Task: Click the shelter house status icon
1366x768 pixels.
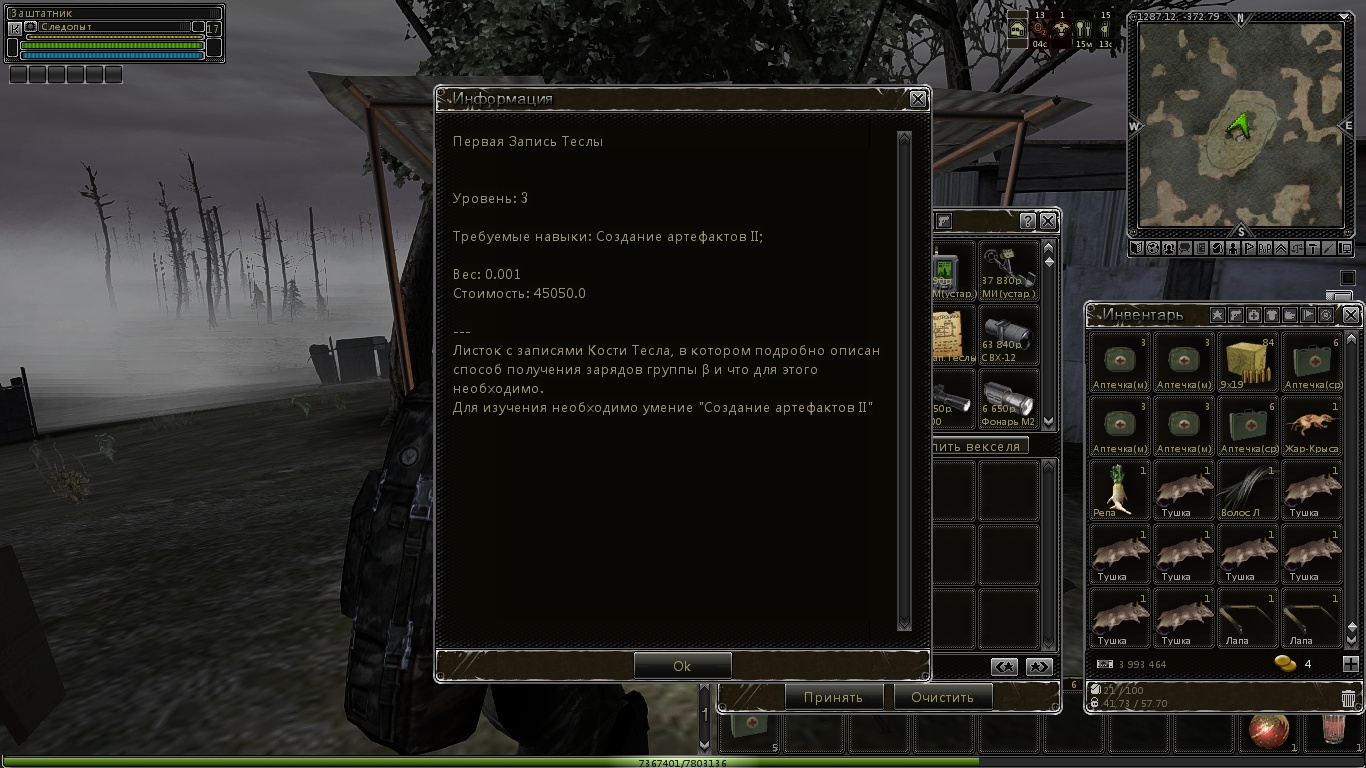Action: pyautogui.click(x=1017, y=30)
